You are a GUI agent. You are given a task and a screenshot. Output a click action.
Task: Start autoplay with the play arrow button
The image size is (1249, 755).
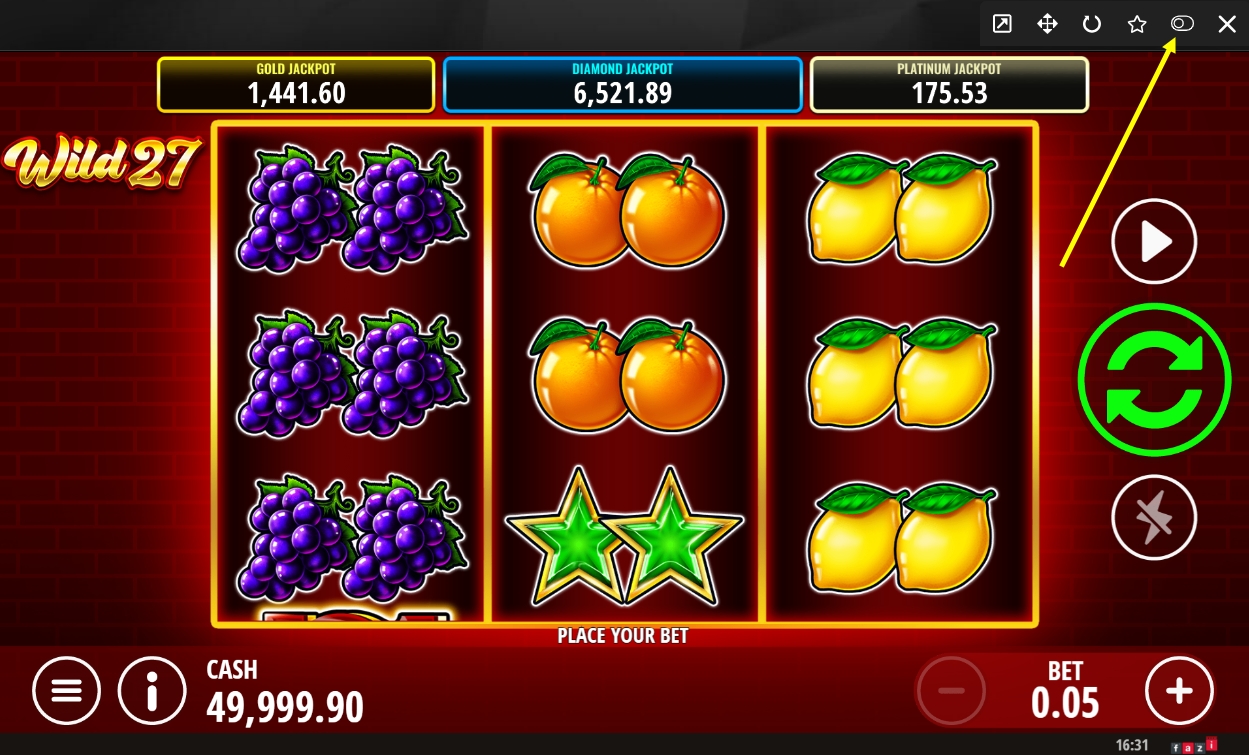coord(1154,242)
